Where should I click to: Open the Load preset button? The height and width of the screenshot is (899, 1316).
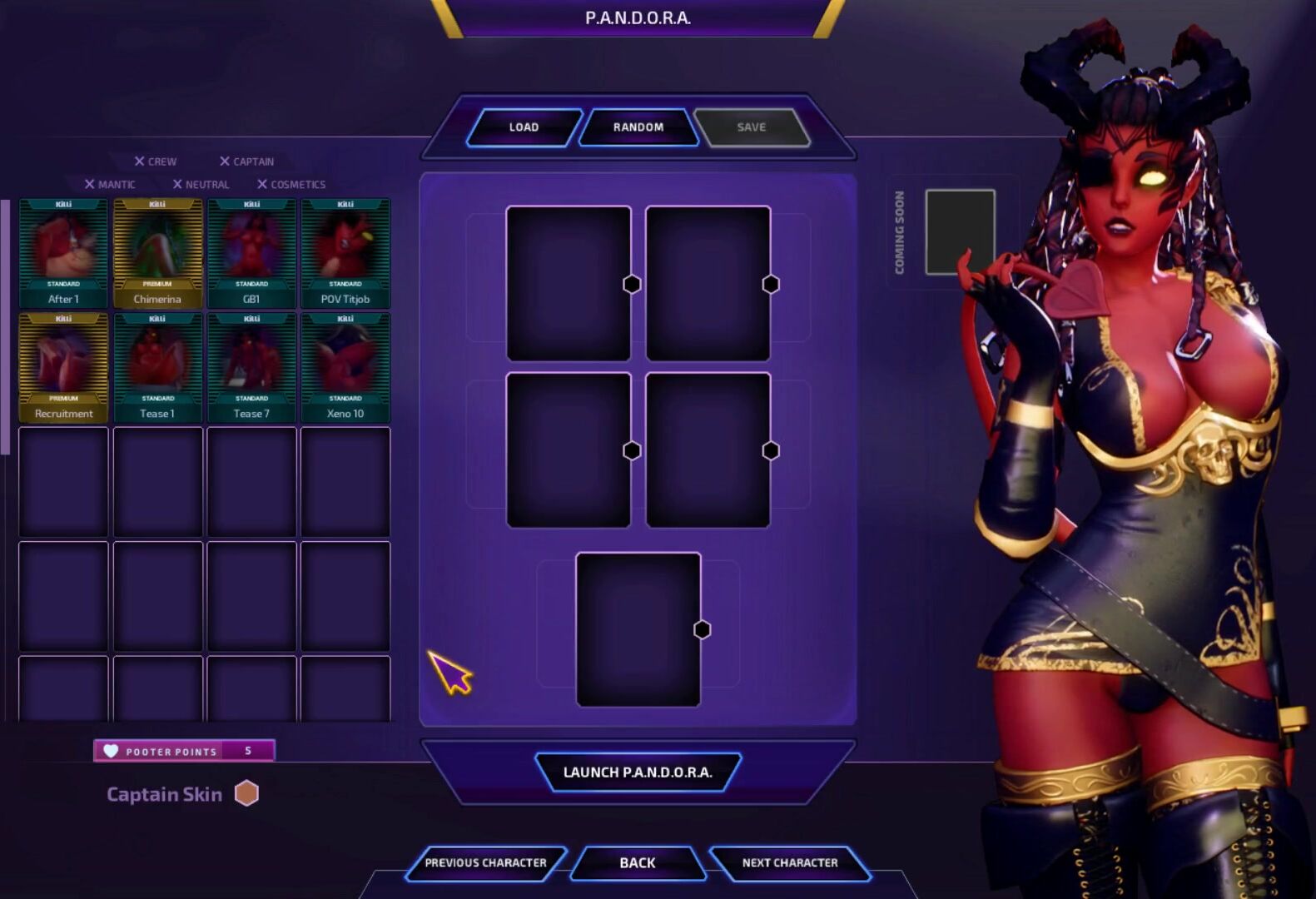click(524, 127)
